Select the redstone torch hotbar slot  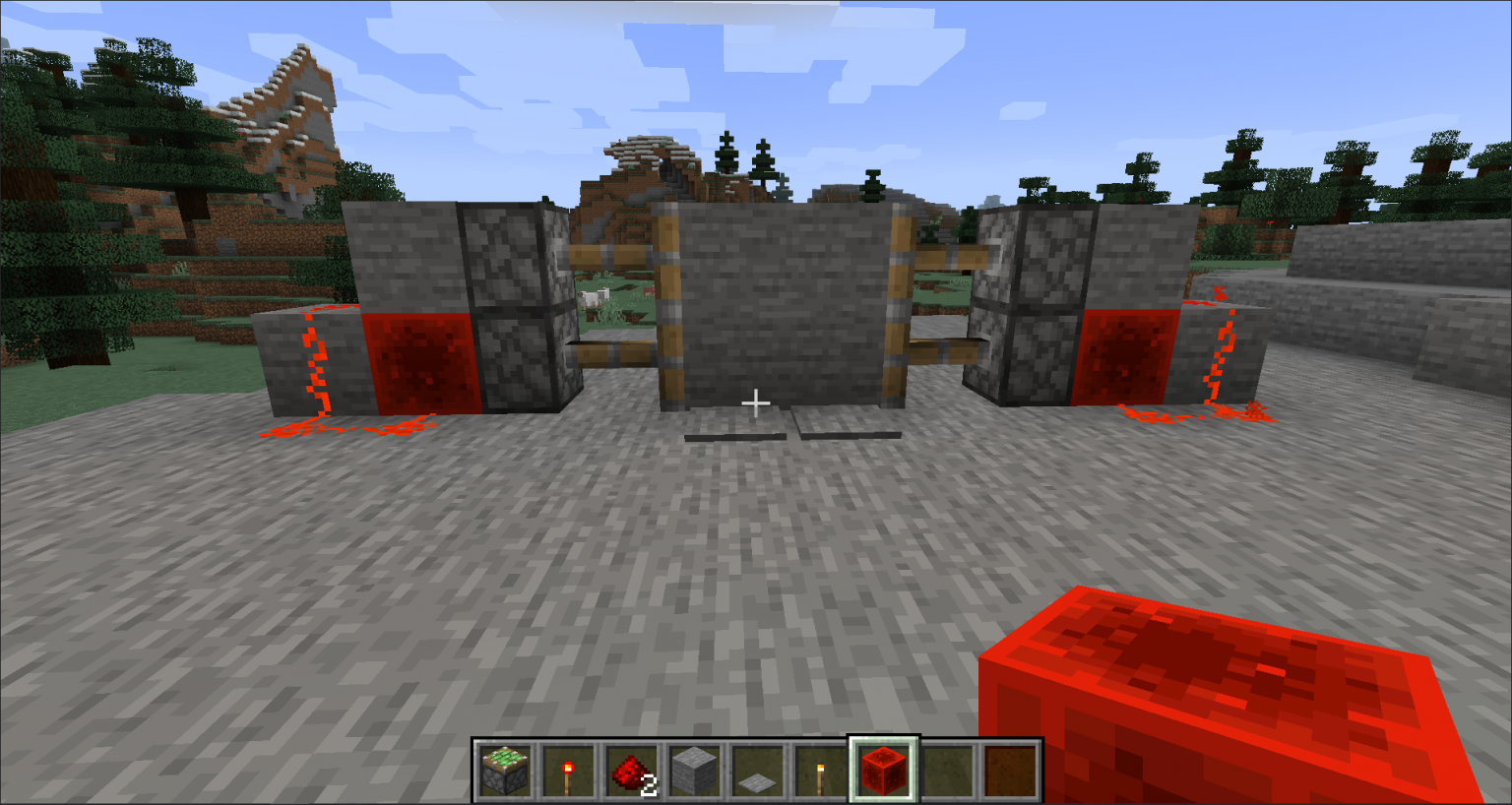click(570, 769)
